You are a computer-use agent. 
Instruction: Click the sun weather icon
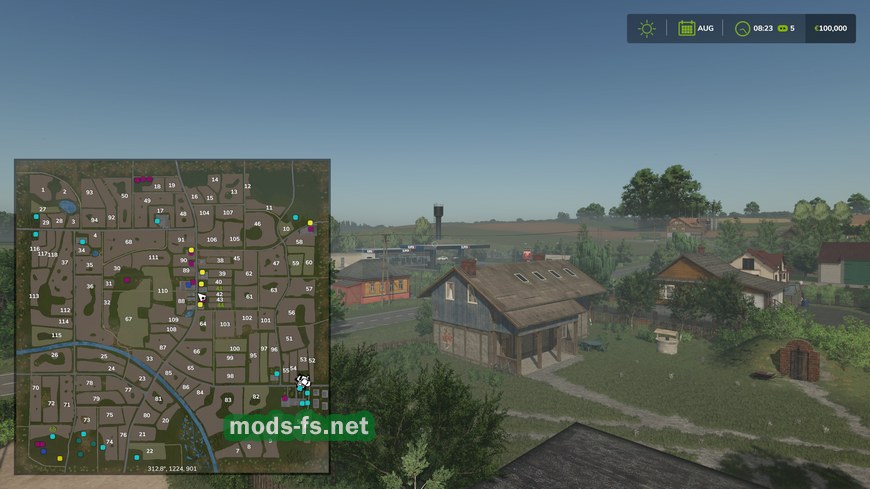pyautogui.click(x=647, y=28)
